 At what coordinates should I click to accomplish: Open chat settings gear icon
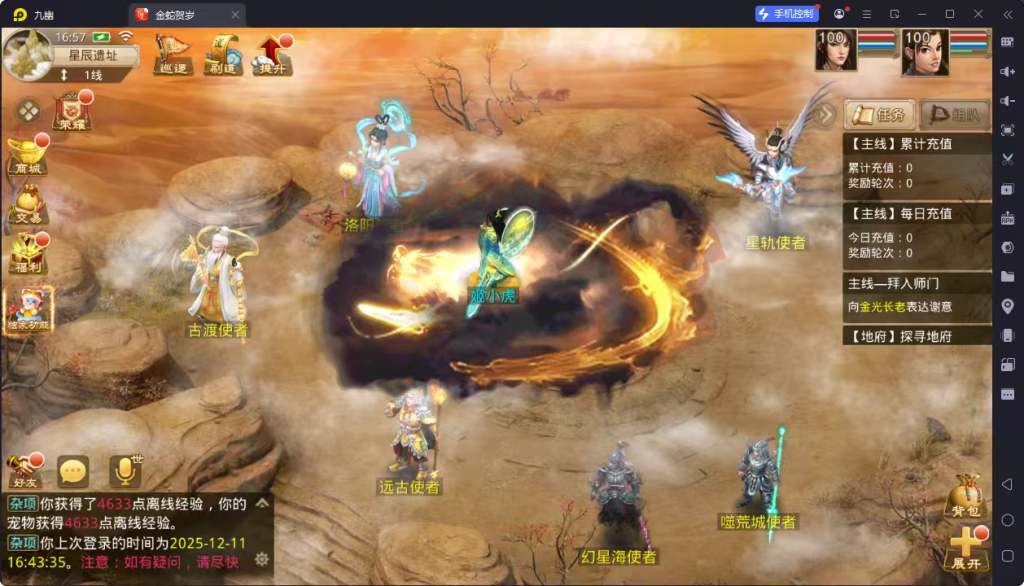(x=262, y=559)
